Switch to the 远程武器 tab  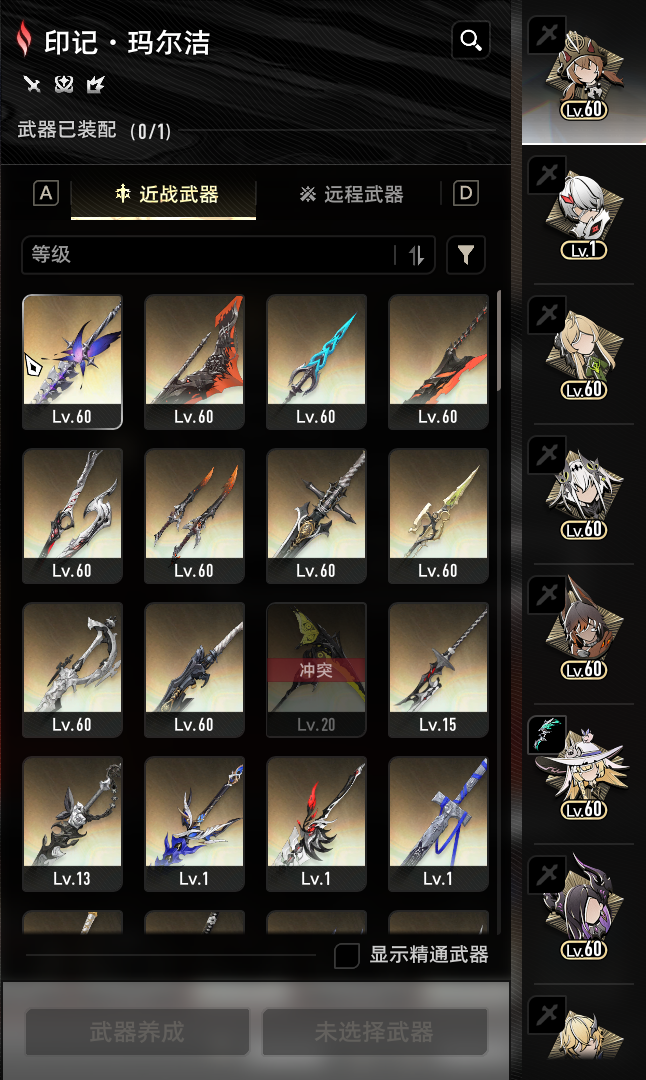[x=351, y=194]
